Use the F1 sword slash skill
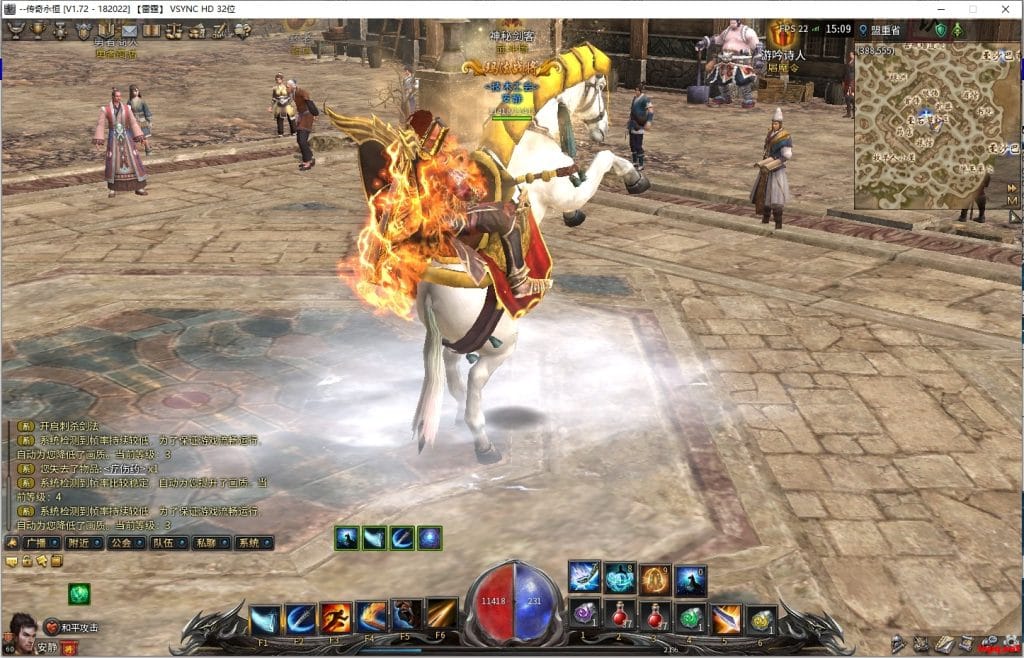Screen dimensions: 1024x658 [x=264, y=618]
